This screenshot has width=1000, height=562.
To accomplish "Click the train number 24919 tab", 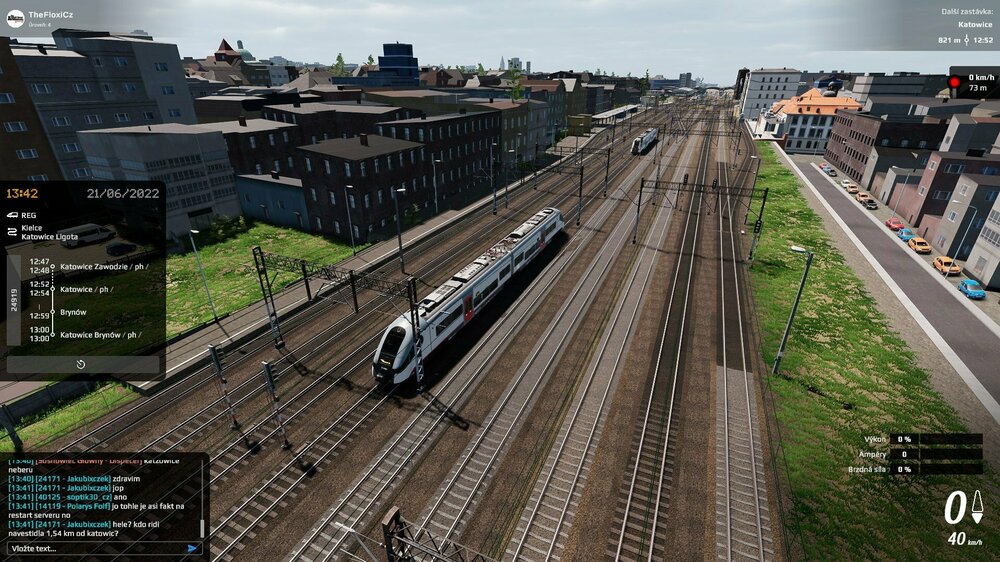I will (x=14, y=300).
